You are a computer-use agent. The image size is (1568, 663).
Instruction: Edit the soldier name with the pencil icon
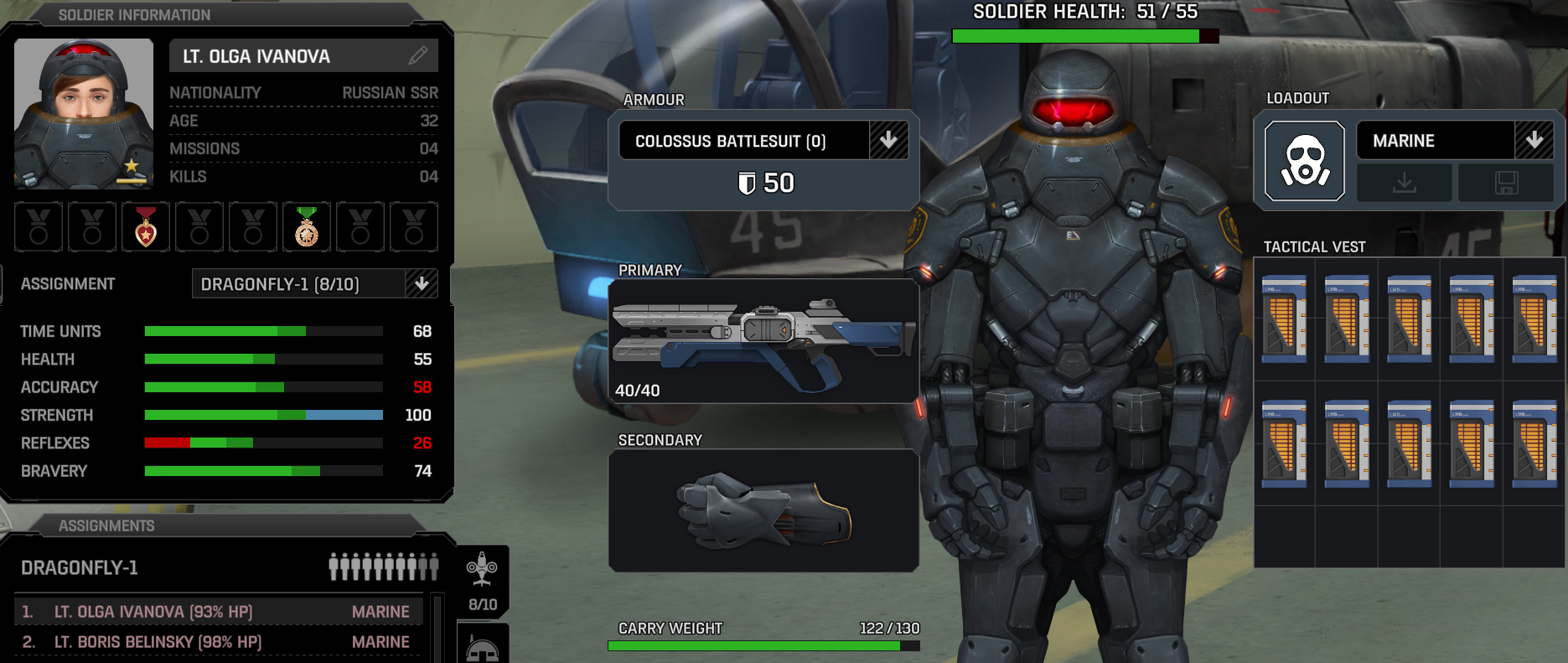pos(418,56)
